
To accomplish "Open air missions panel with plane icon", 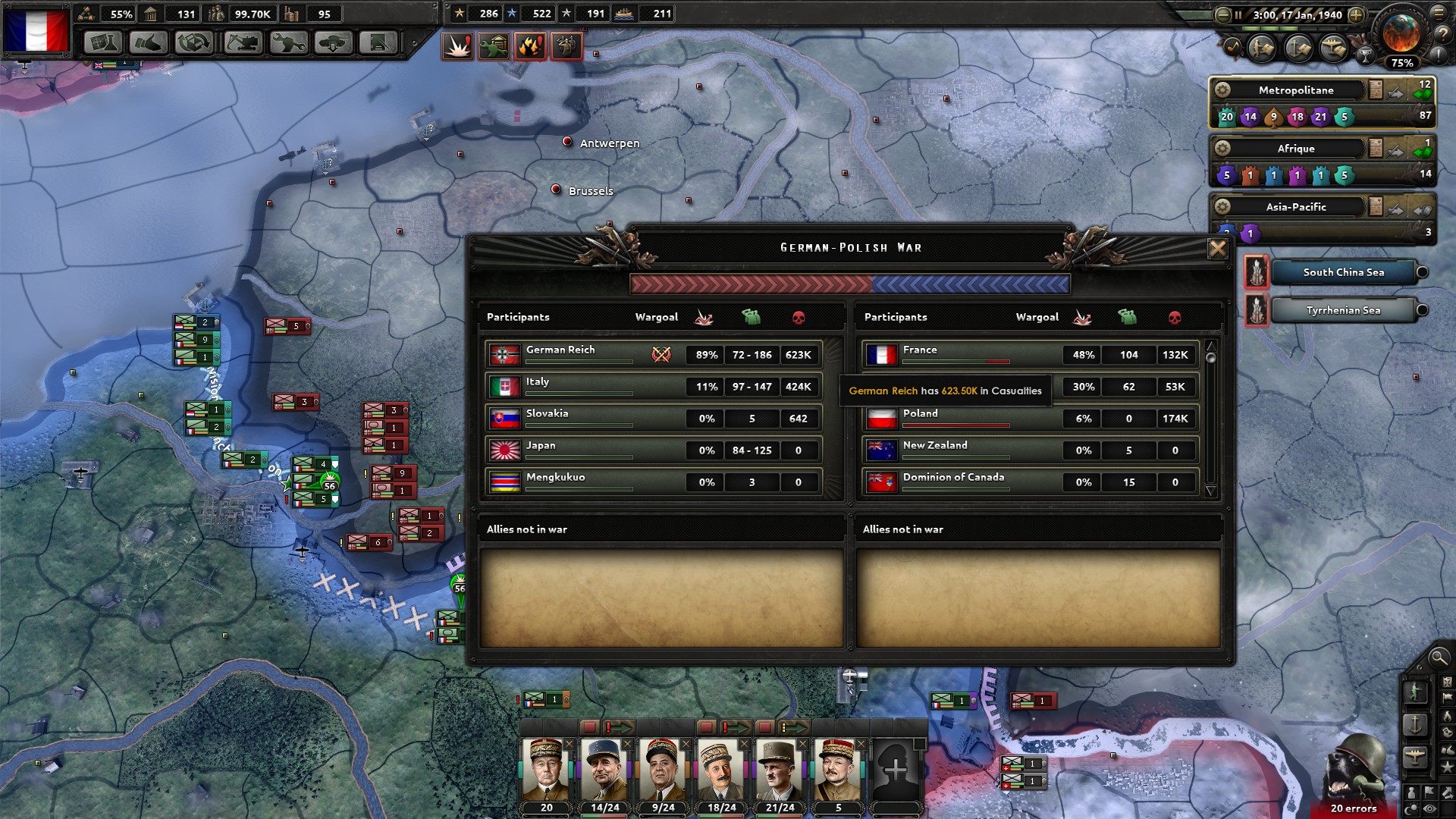I will coord(1332,48).
